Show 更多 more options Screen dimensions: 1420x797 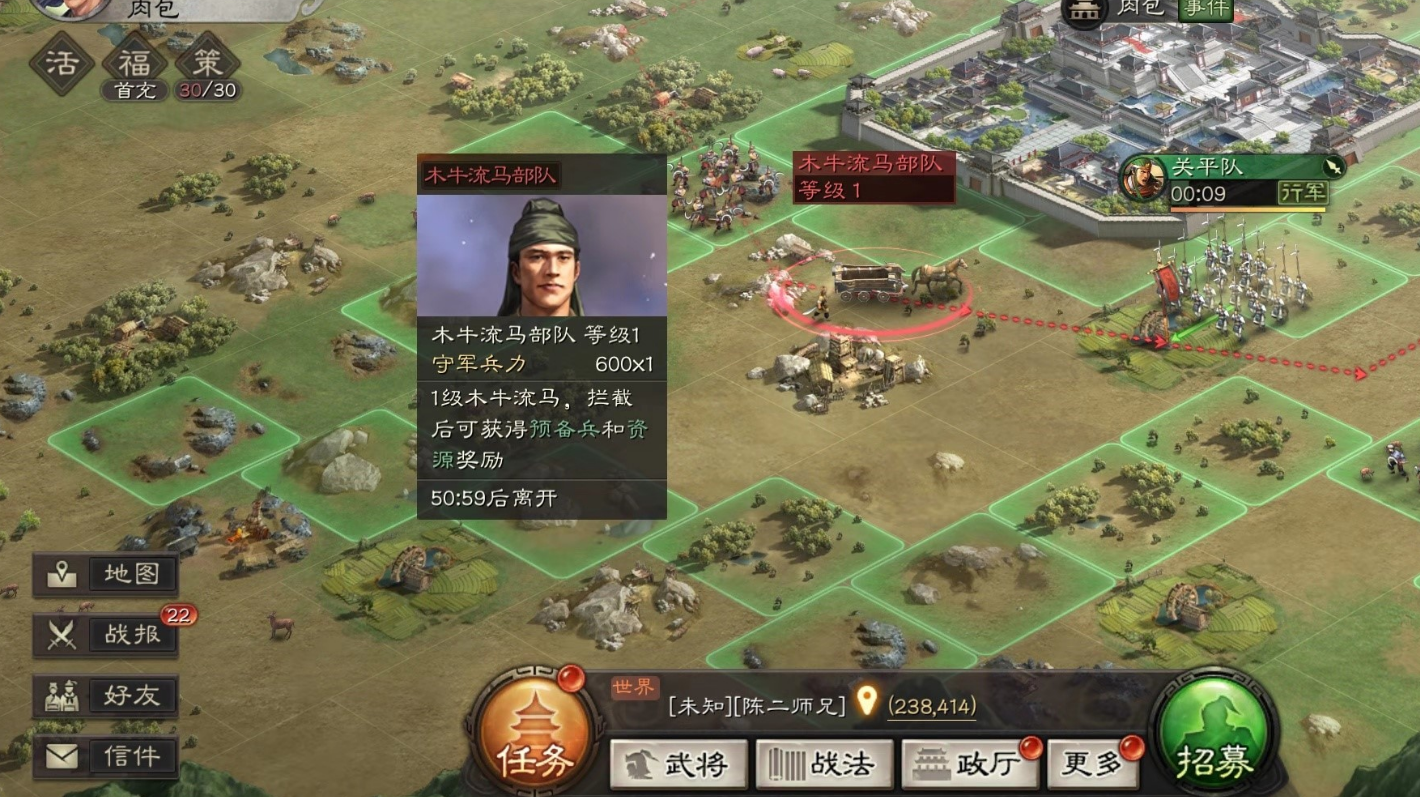[1092, 765]
